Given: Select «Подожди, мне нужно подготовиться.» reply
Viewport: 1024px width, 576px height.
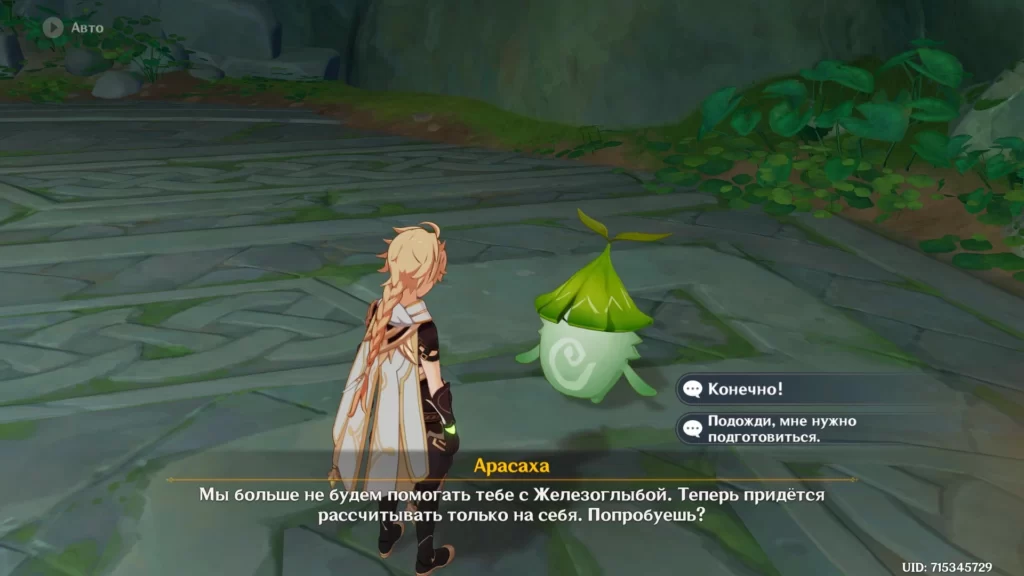Looking at the screenshot, I should click(x=780, y=429).
